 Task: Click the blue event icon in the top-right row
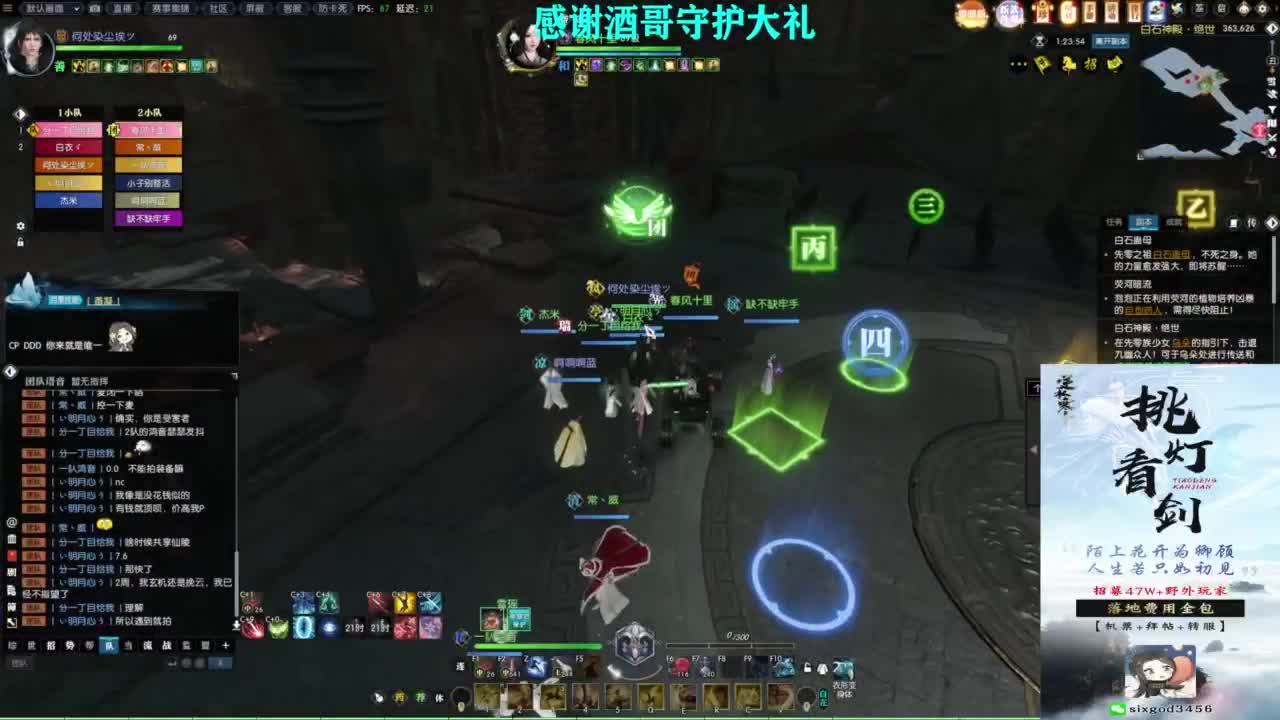click(x=1154, y=9)
